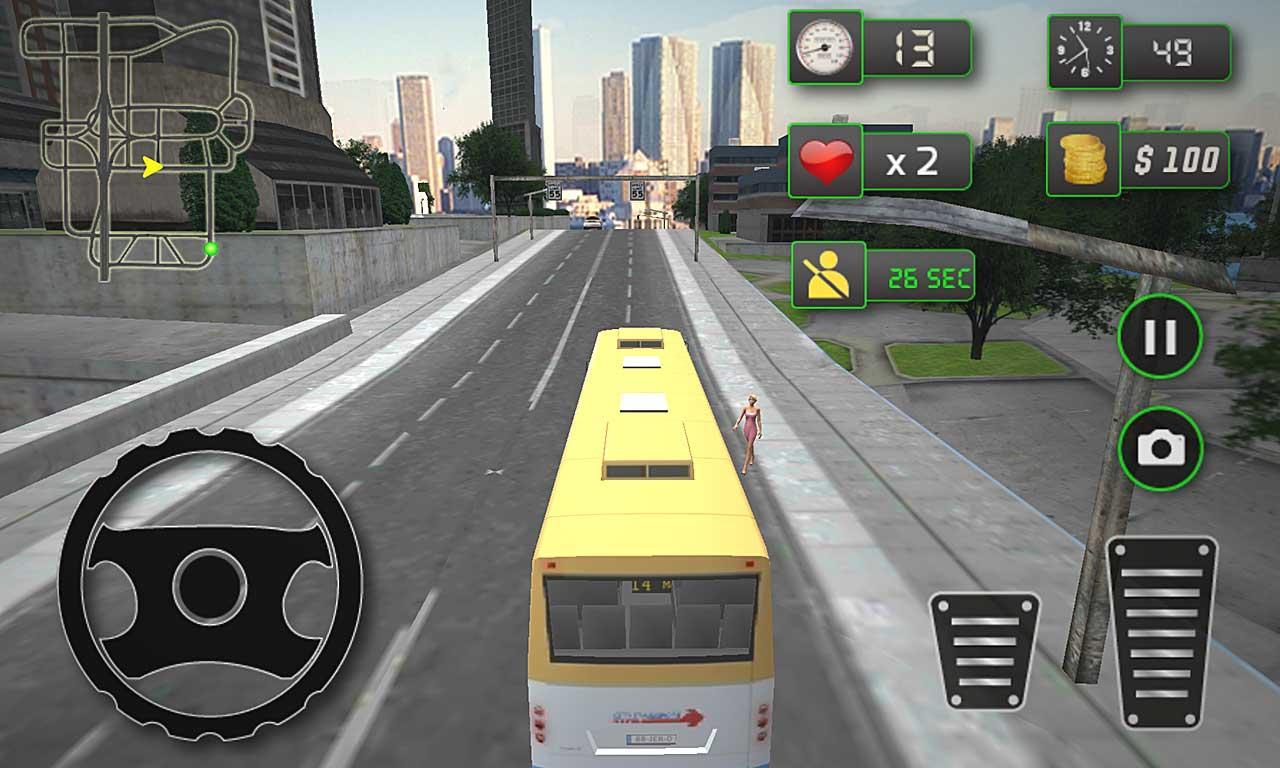
Task: Click the $100 cash display
Action: point(1175,158)
